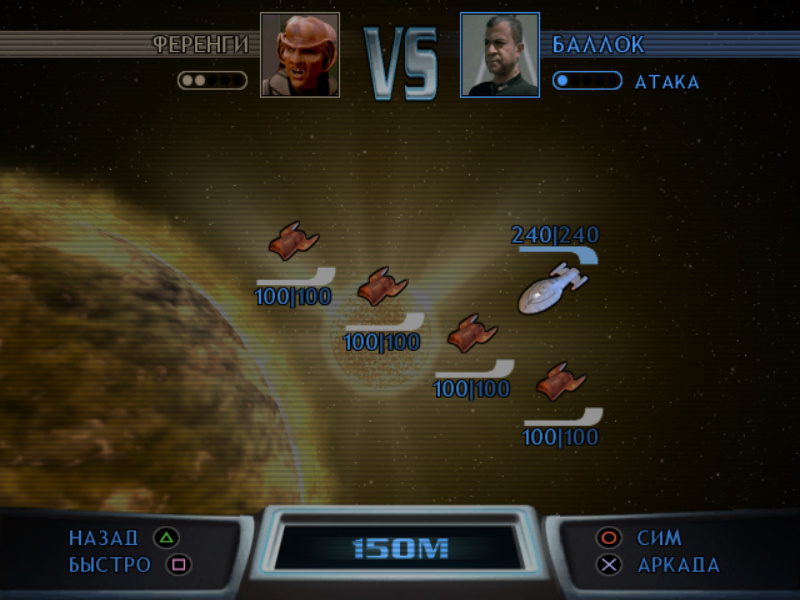Select the Баллок captain portrait
Viewport: 800px width, 600px height.
(x=500, y=55)
